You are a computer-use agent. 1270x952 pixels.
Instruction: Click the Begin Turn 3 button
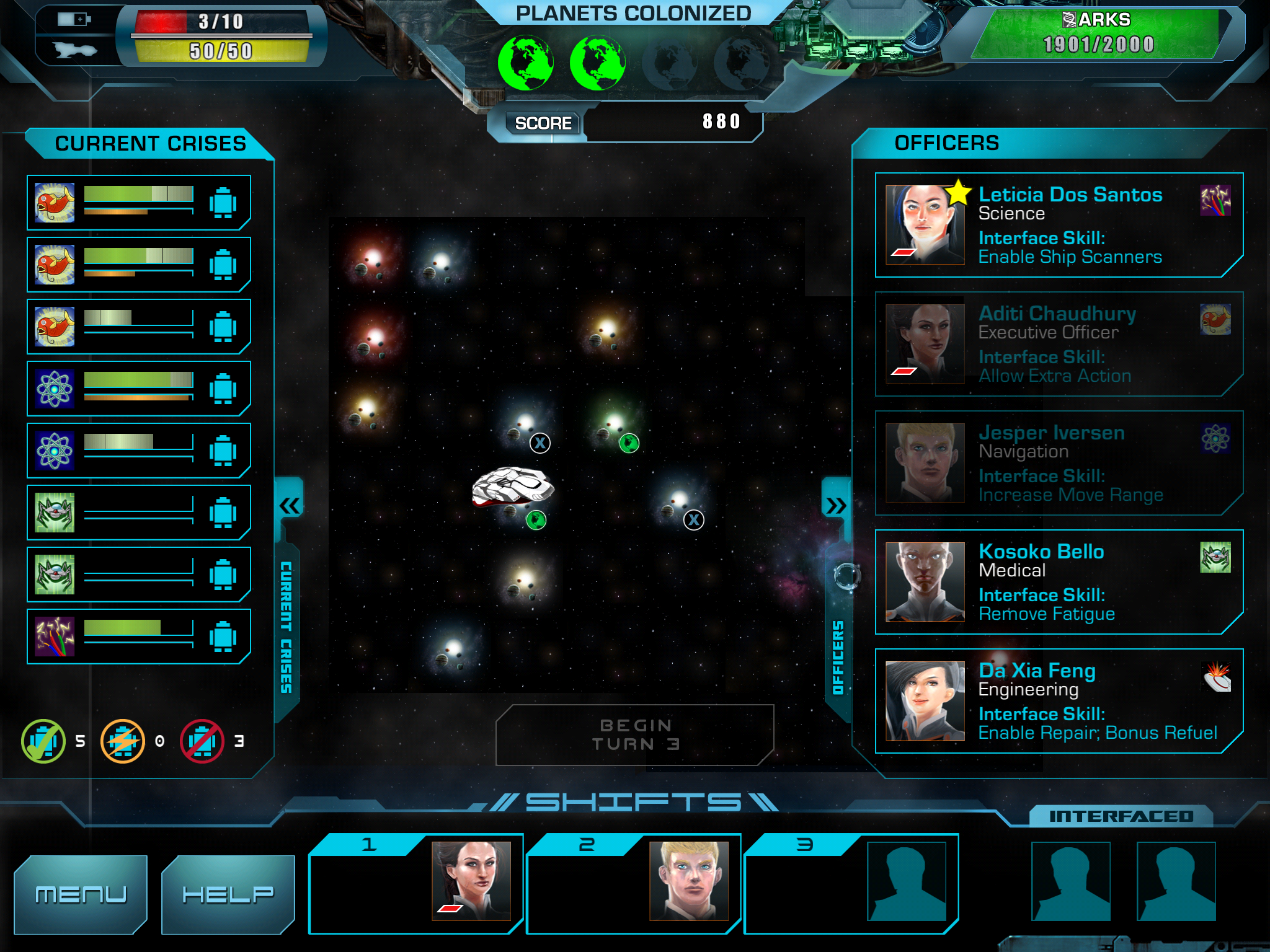[x=634, y=734]
